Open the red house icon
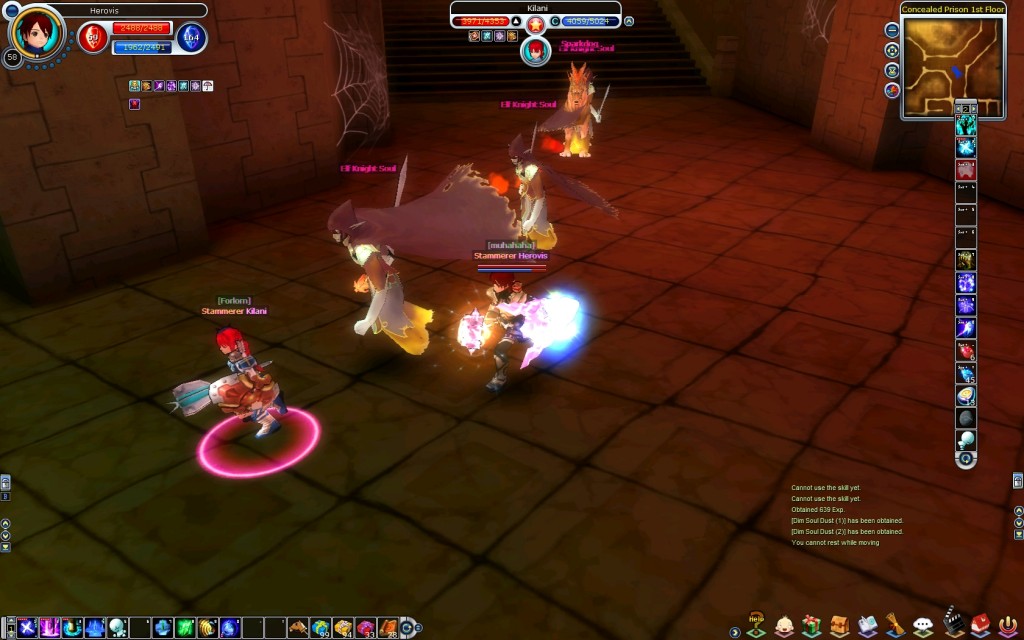 pos(981,626)
